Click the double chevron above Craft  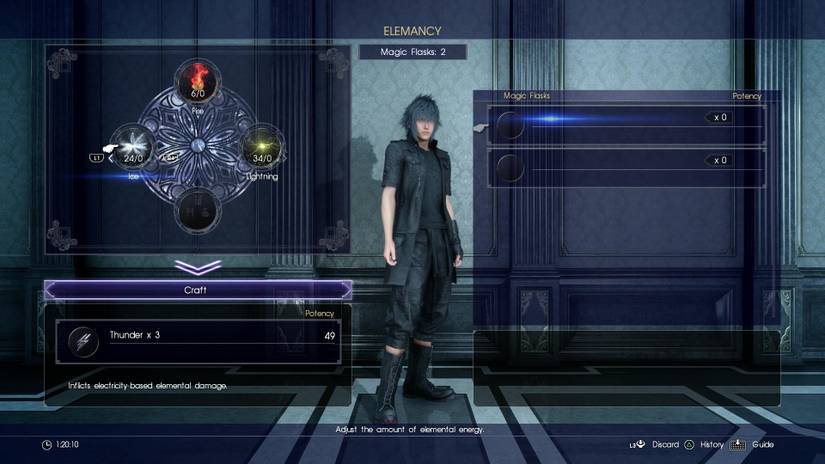click(197, 267)
